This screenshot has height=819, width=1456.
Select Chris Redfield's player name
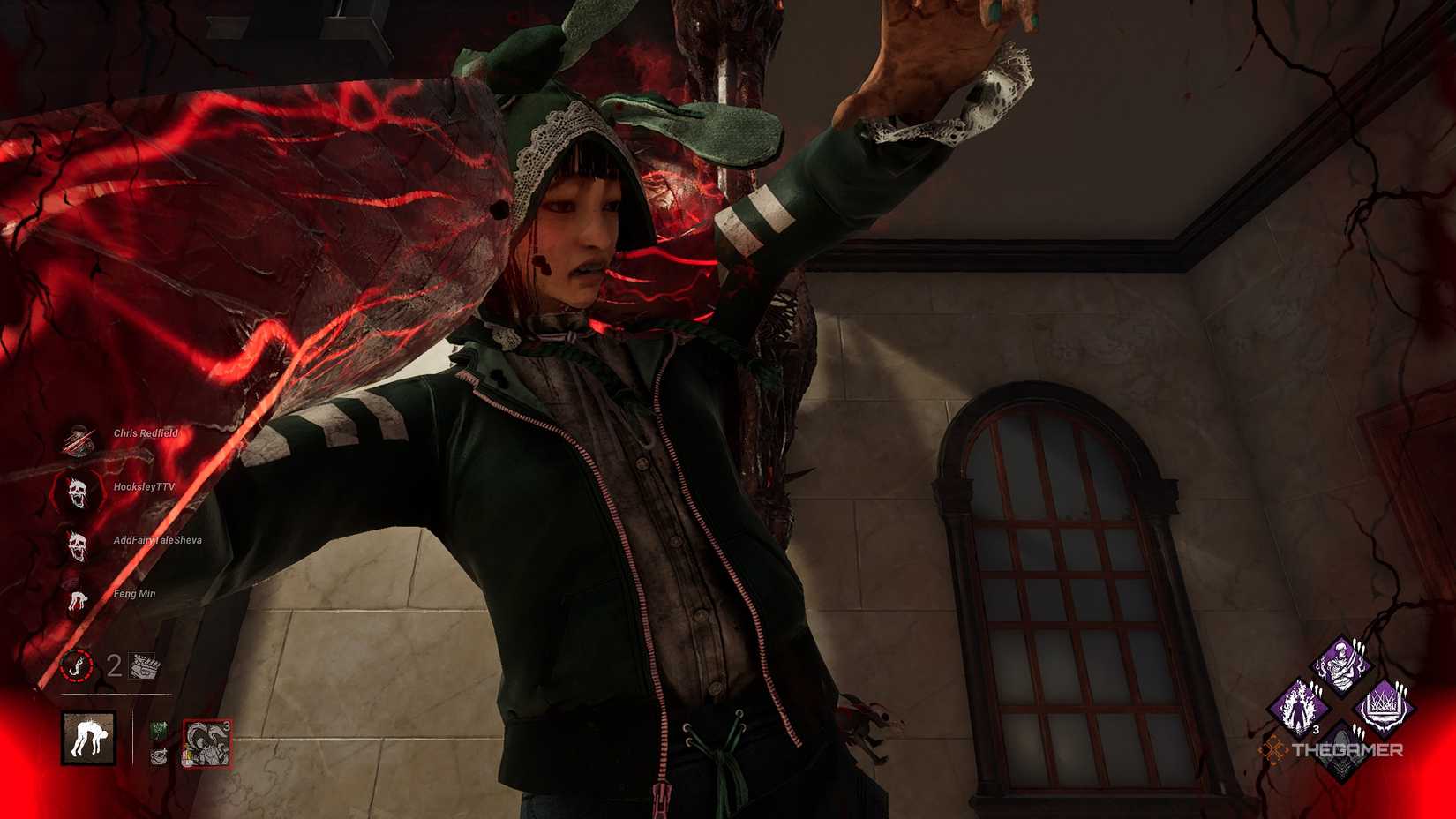click(x=147, y=434)
